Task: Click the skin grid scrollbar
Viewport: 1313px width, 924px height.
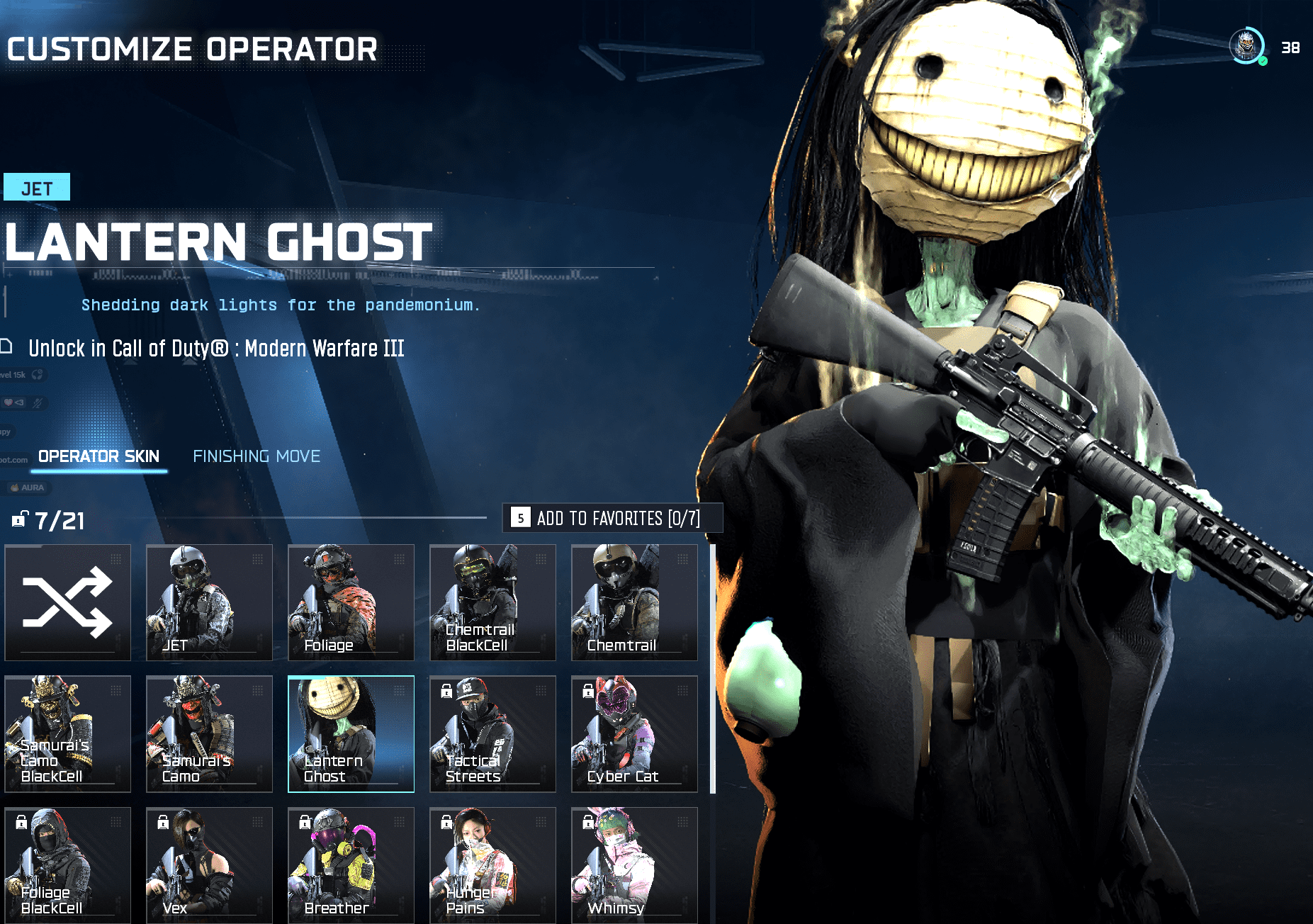Action: tap(712, 669)
